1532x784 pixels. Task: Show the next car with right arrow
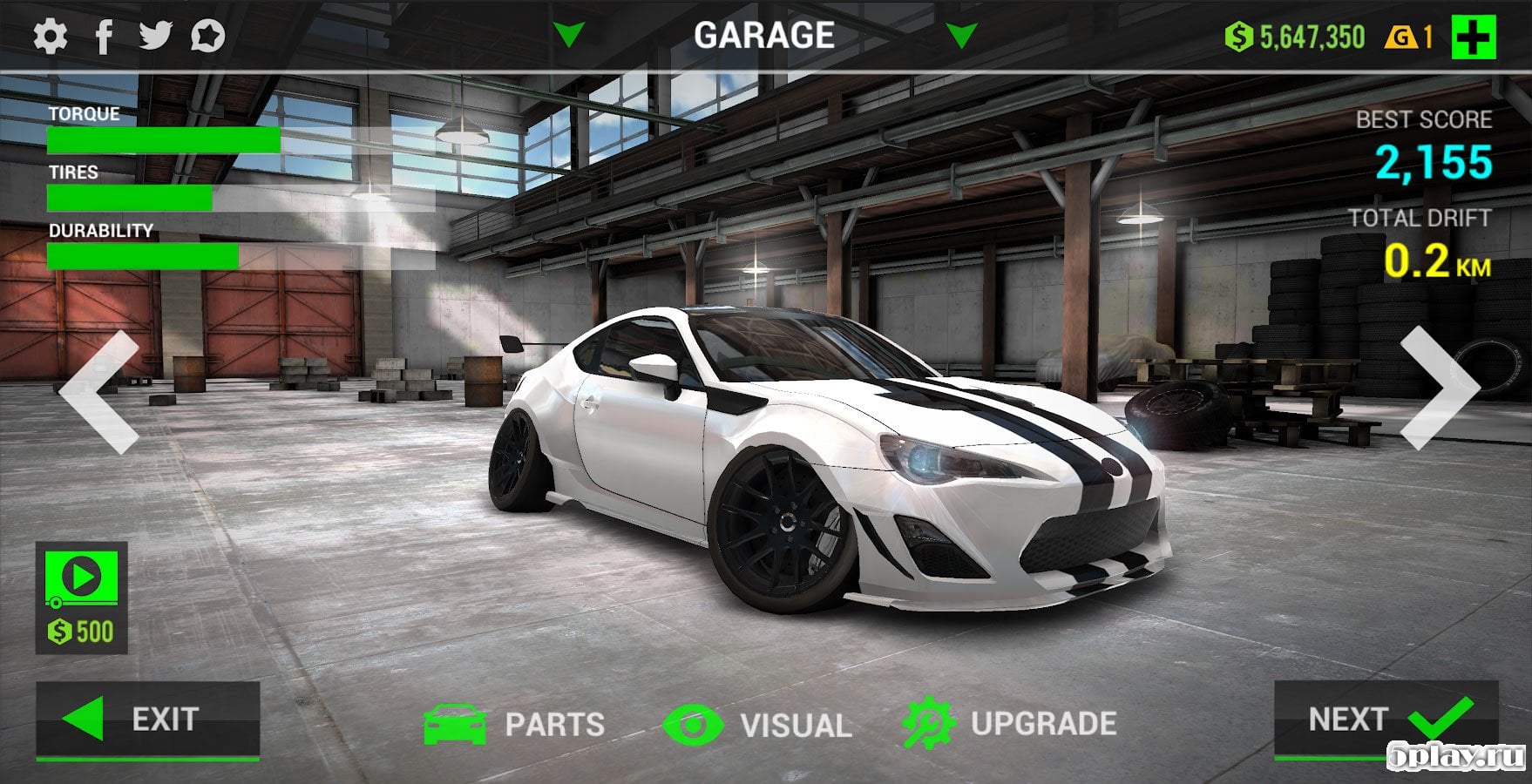tap(1439, 389)
